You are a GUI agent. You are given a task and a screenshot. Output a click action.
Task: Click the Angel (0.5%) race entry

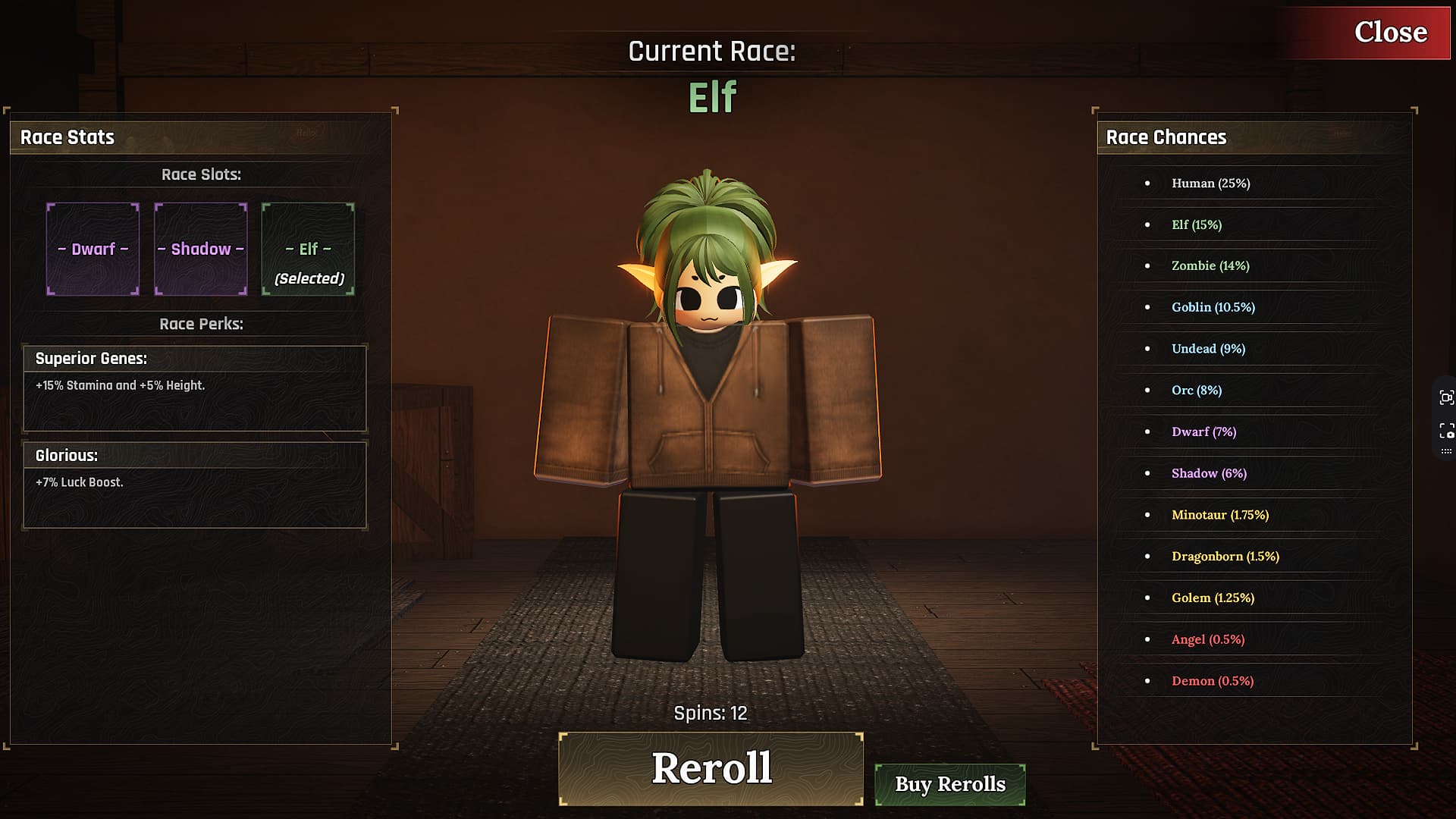pyautogui.click(x=1209, y=639)
